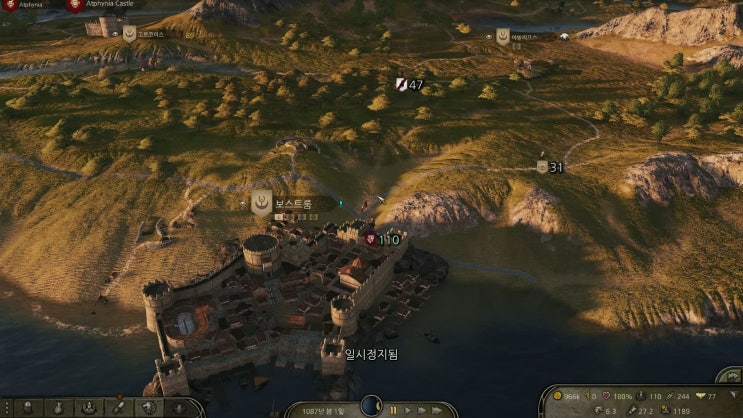Open the quests quill icon
Image resolution: width=743 pixels, height=418 pixels.
click(118, 408)
